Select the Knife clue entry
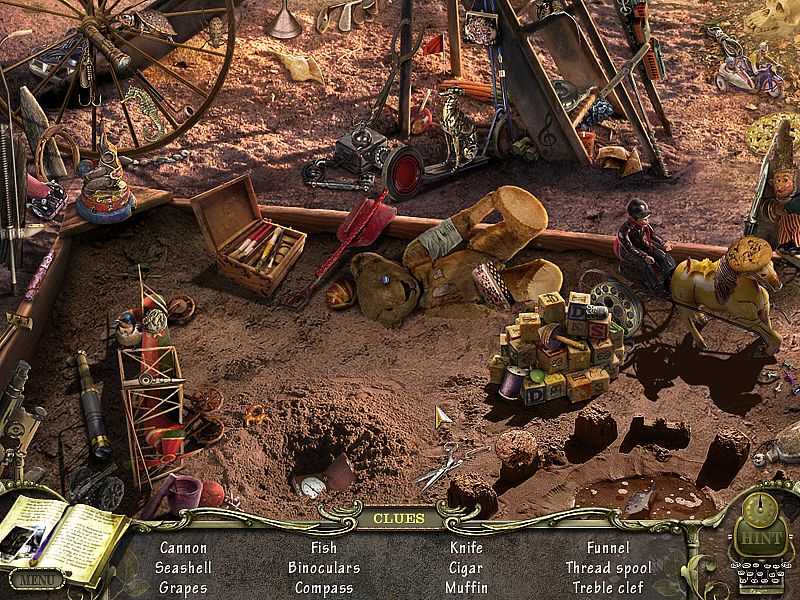The width and height of the screenshot is (800, 600). click(466, 548)
